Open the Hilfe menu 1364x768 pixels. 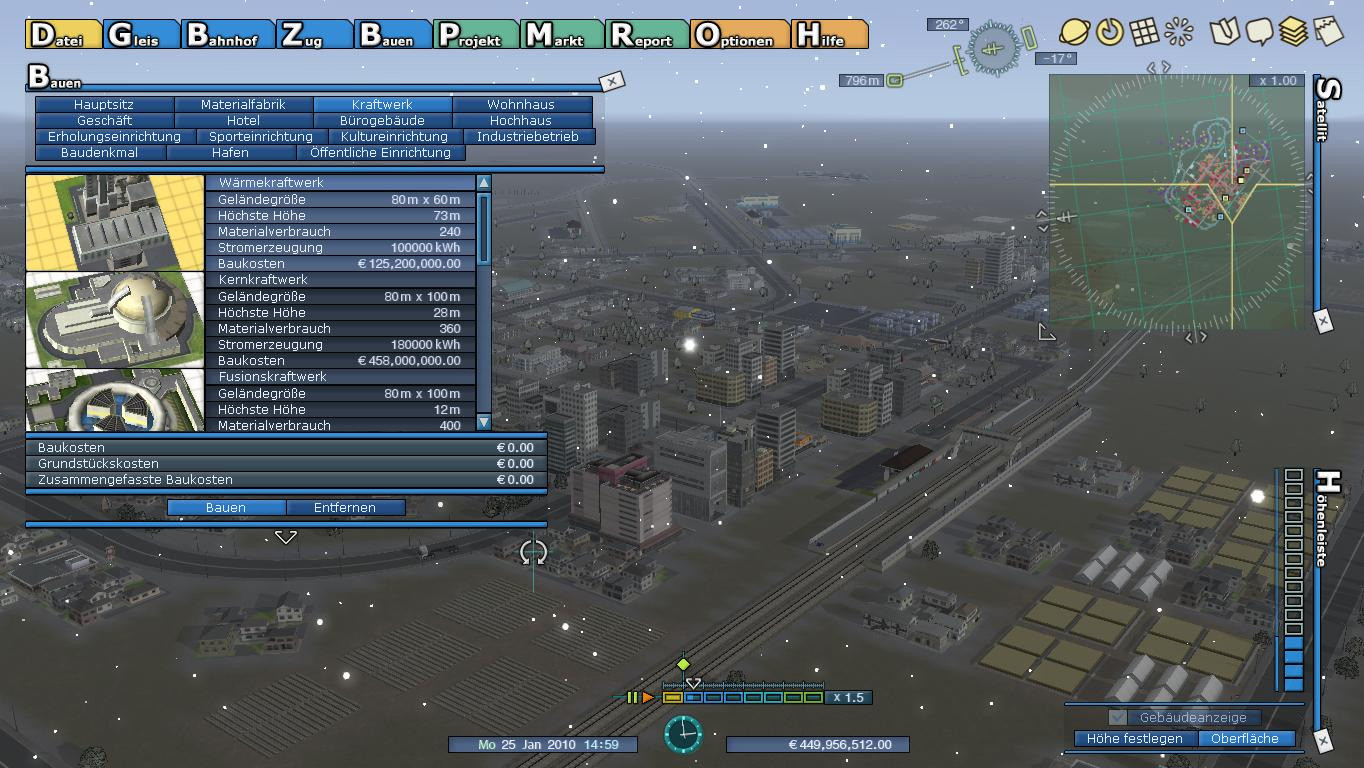pos(828,35)
